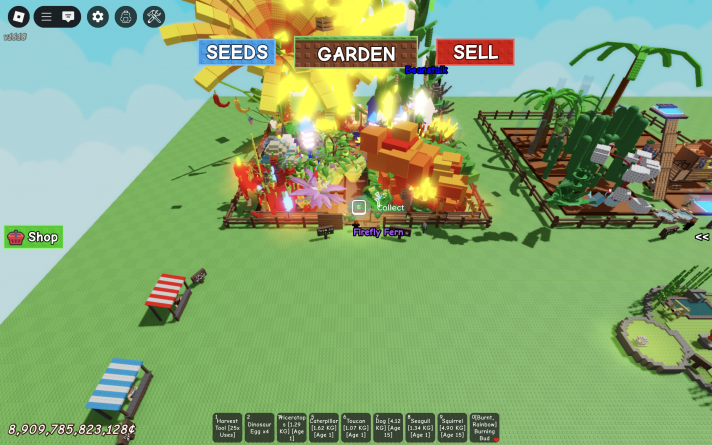Screen dimensions: 712x445
Task: Choose the Caterpillar hotbar slot
Action: click(323, 428)
